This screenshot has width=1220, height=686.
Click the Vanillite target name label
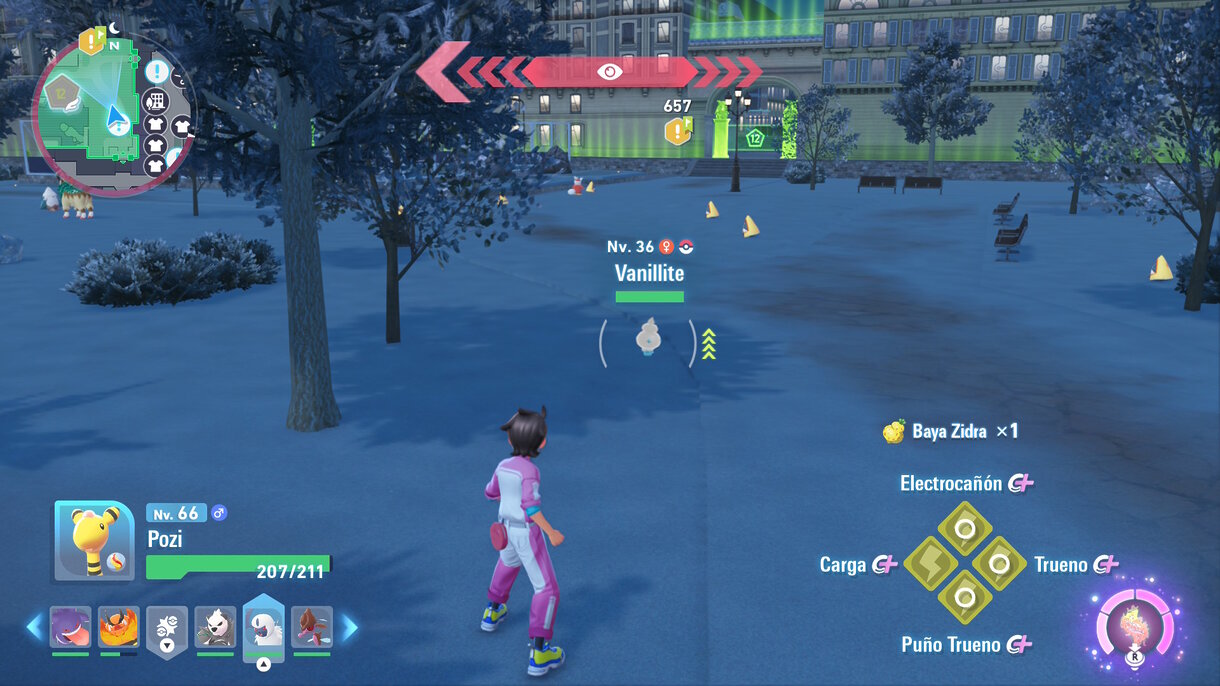pos(649,272)
